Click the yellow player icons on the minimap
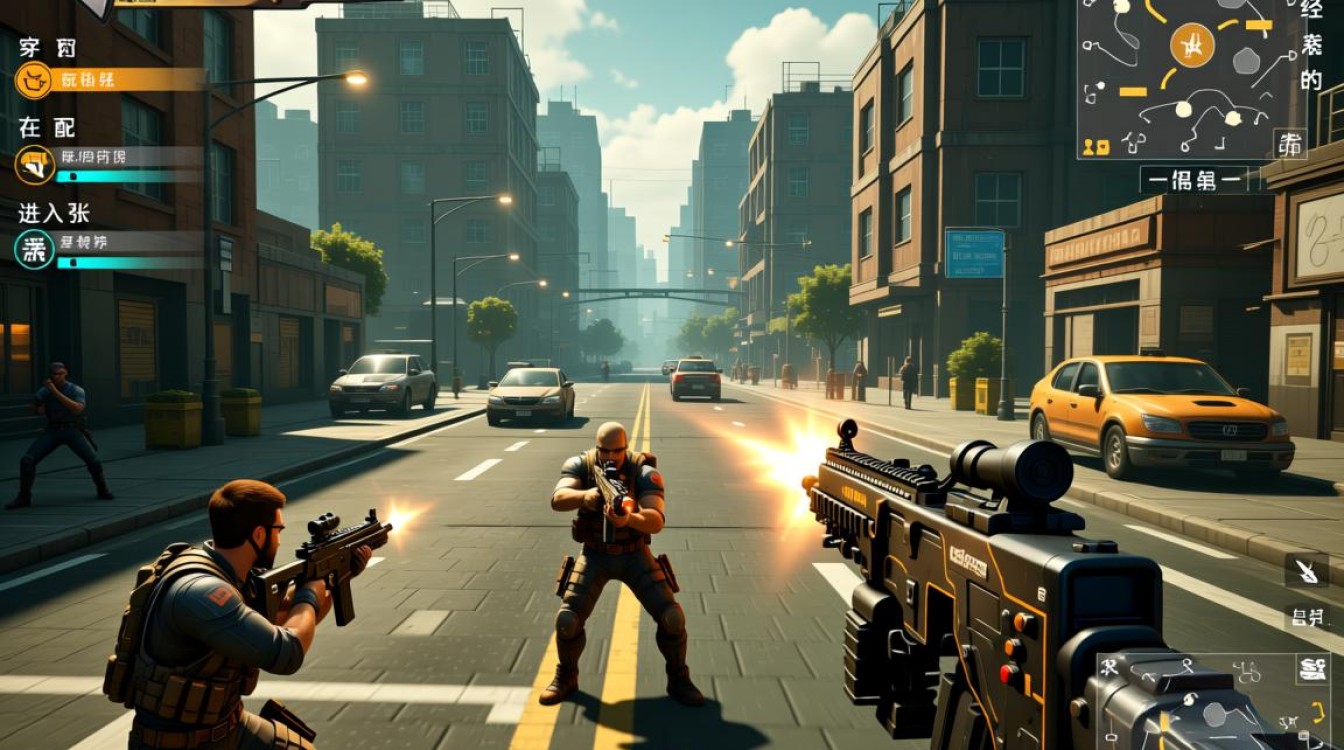This screenshot has height=750, width=1344. pyautogui.click(x=1096, y=147)
